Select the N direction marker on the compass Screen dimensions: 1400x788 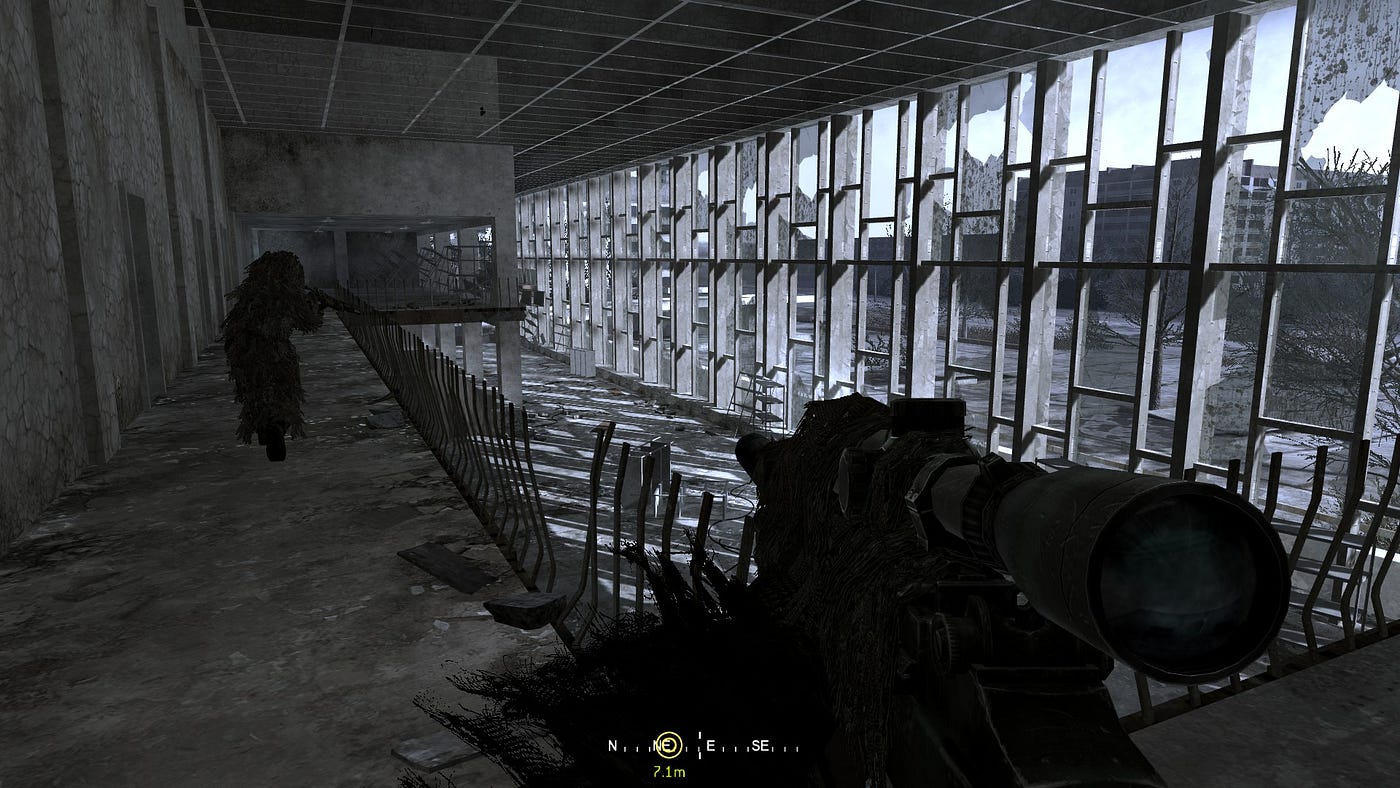click(612, 746)
